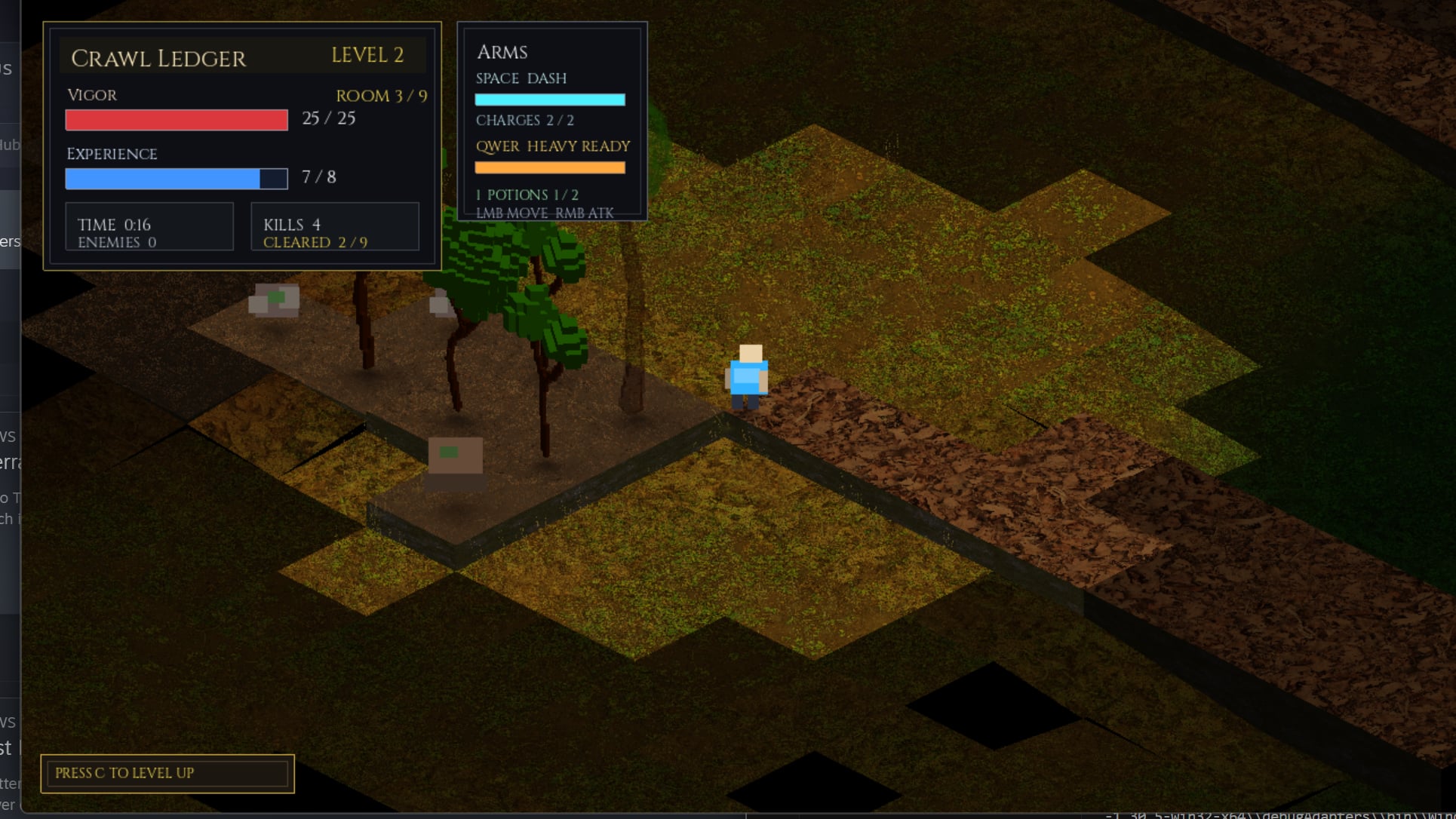Viewport: 1456px width, 819px height.
Task: Click the red Vigor health bar
Action: click(177, 119)
